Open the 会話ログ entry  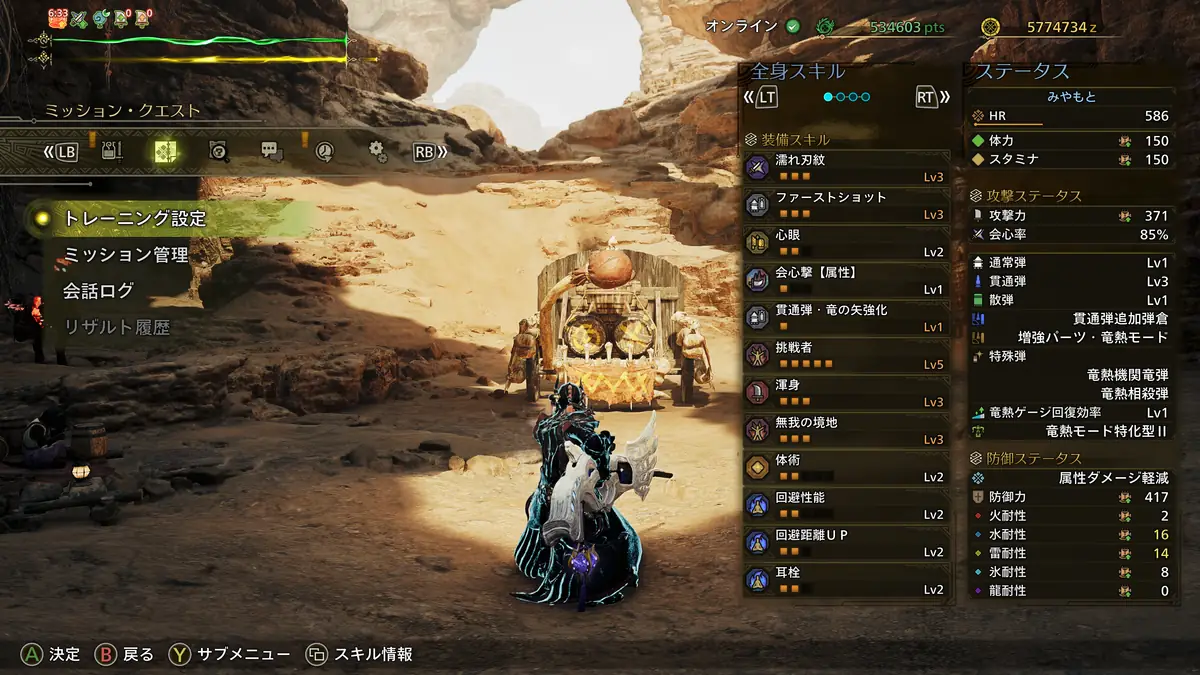coord(98,291)
